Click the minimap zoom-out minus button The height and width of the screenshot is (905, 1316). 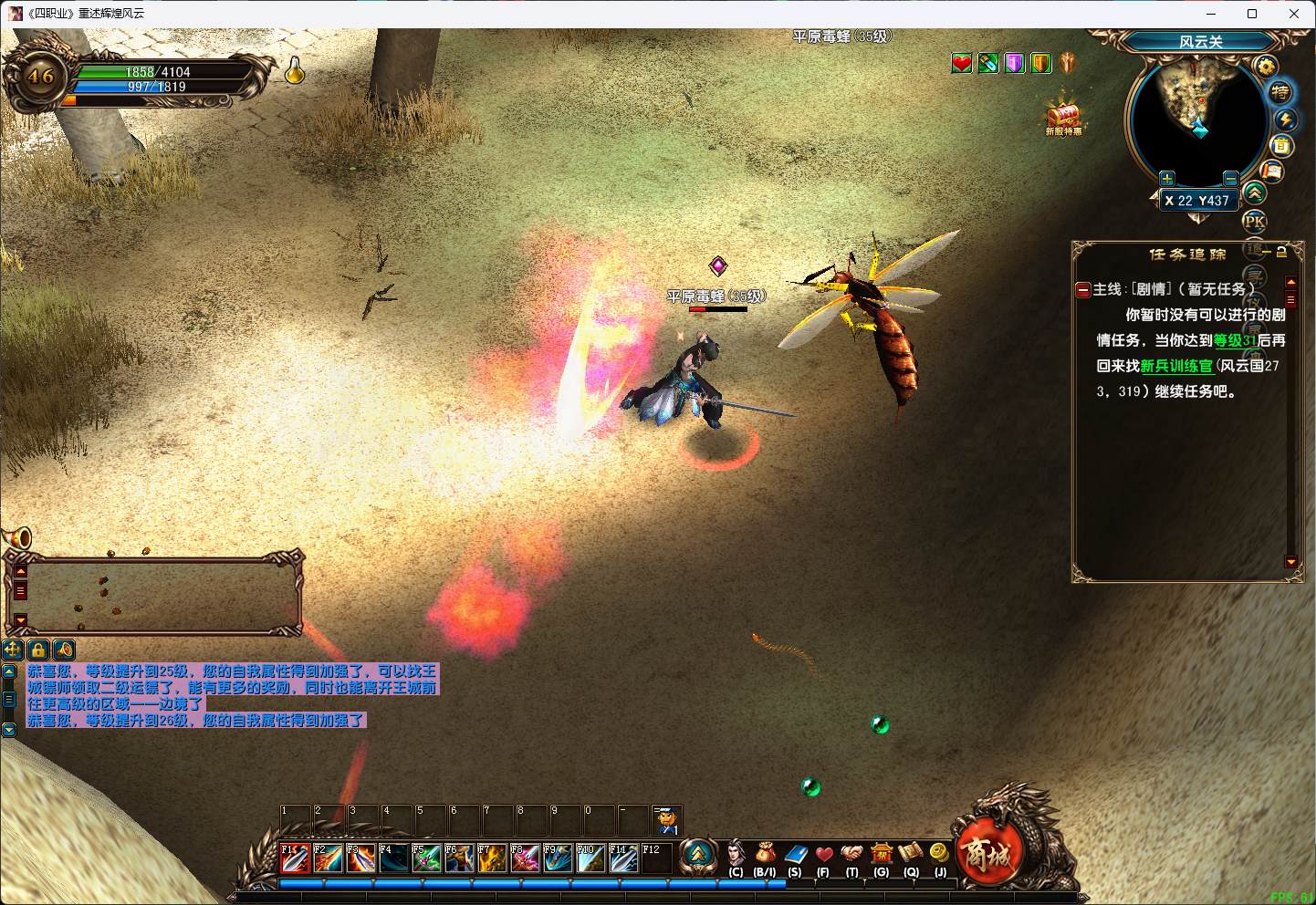pyautogui.click(x=1230, y=178)
